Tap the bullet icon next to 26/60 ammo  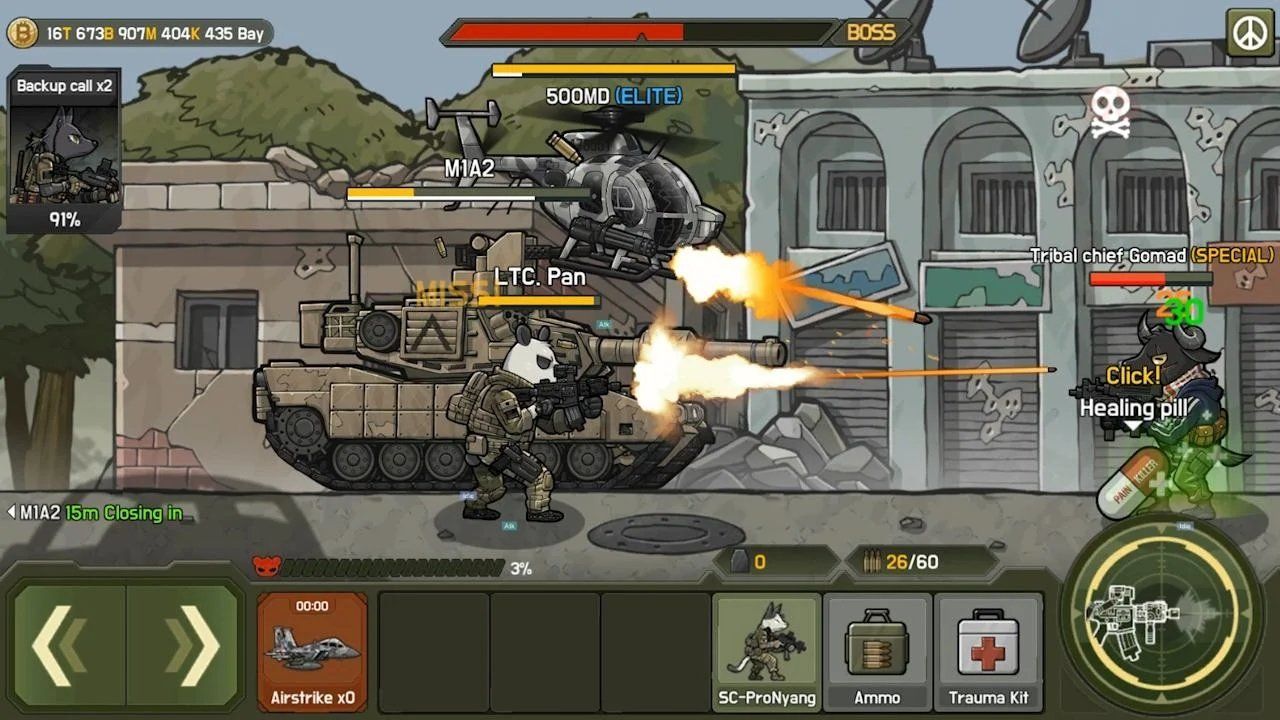[x=869, y=561]
